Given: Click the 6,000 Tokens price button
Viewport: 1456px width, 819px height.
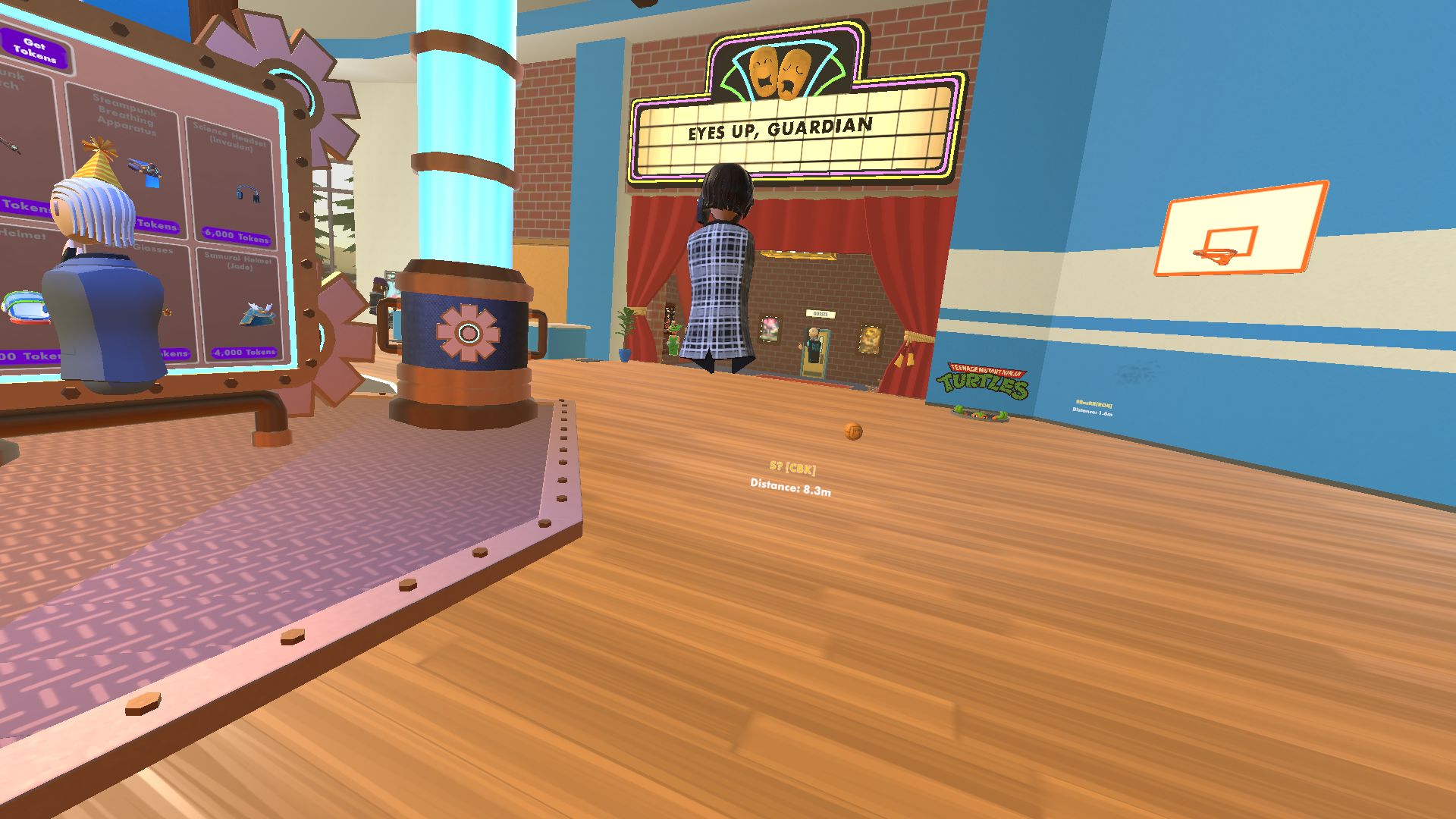Looking at the screenshot, I should pos(237,236).
